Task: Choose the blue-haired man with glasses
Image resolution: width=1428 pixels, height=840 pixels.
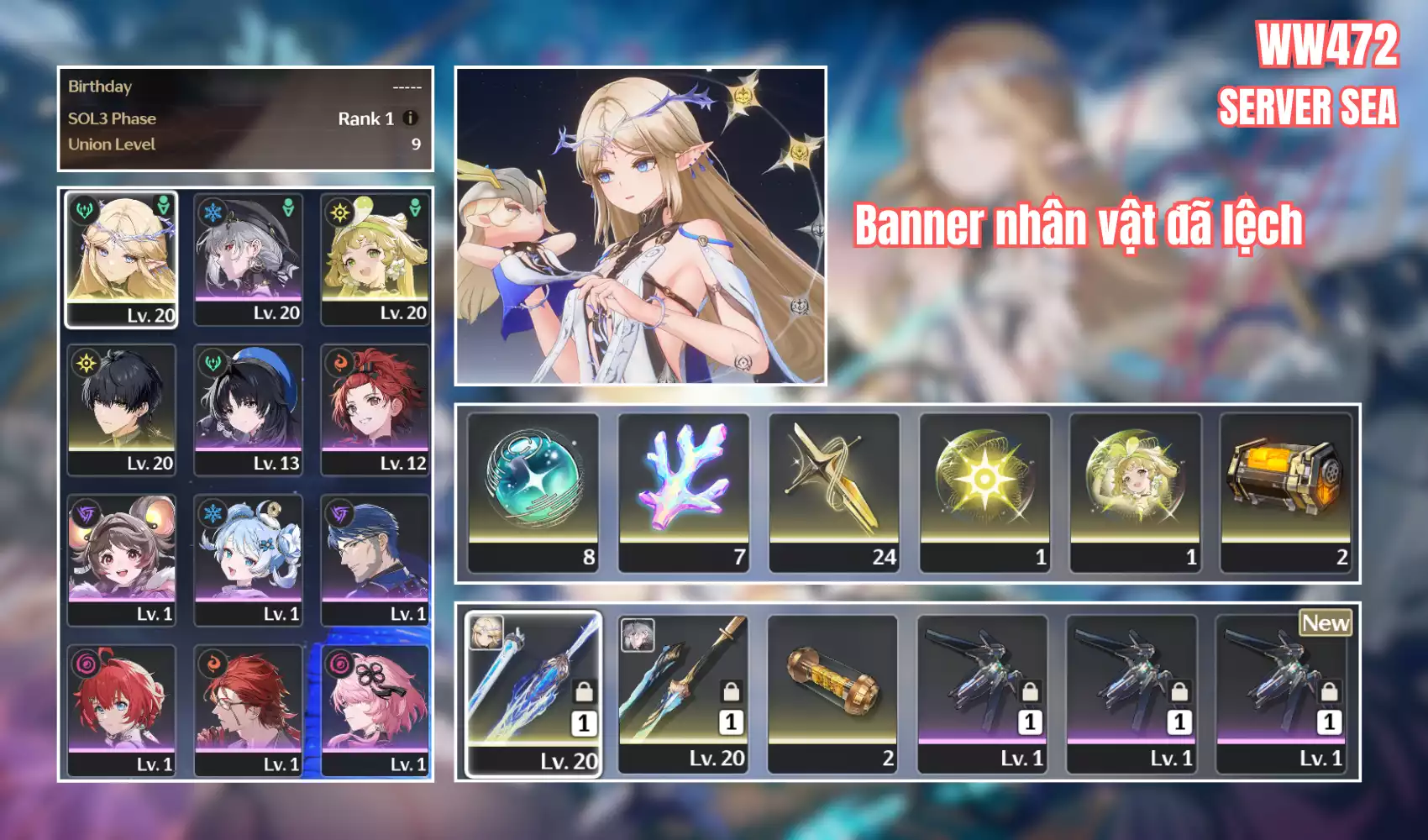Action: [375, 559]
